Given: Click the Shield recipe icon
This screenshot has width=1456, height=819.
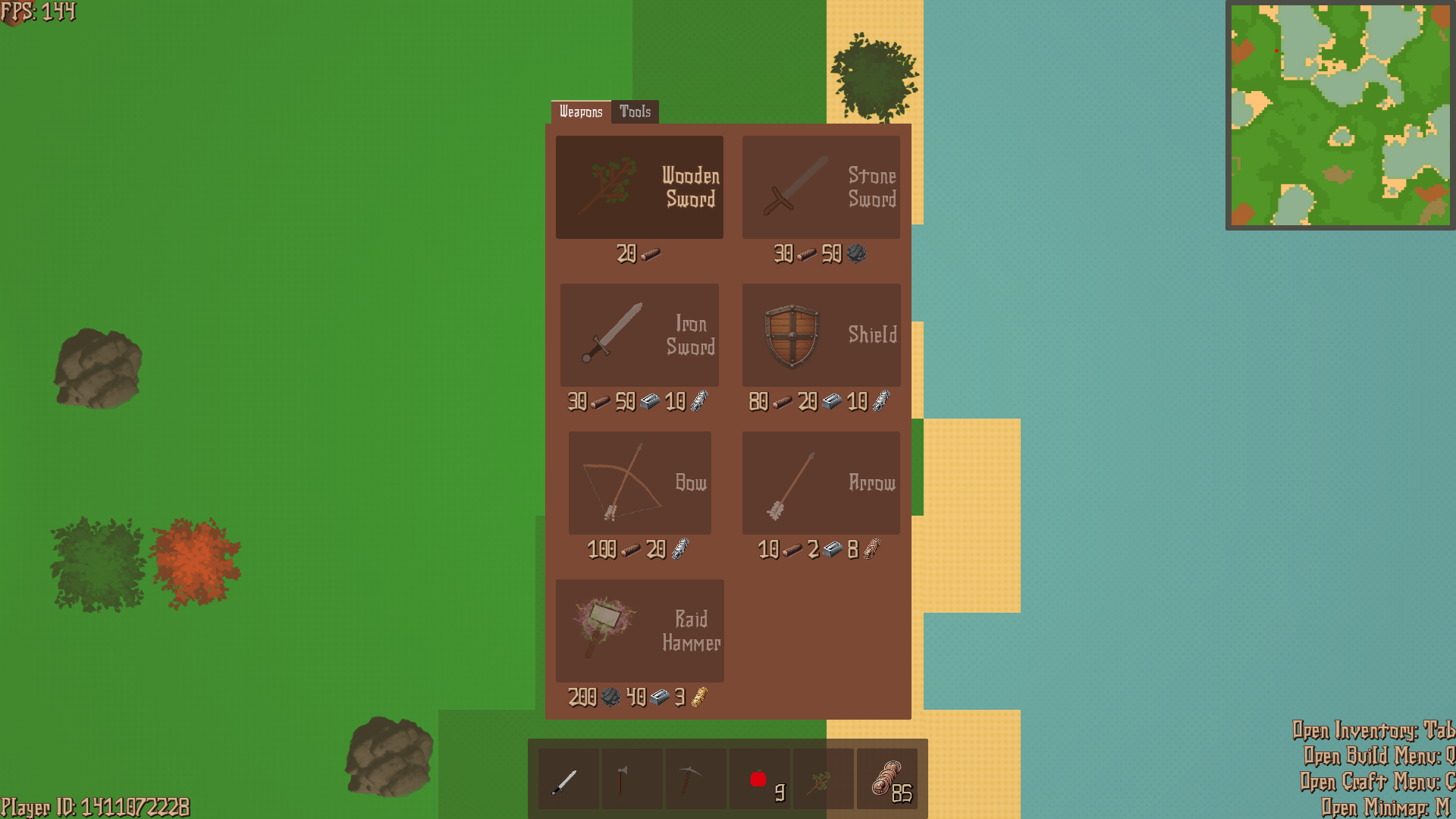Looking at the screenshot, I should [821, 334].
